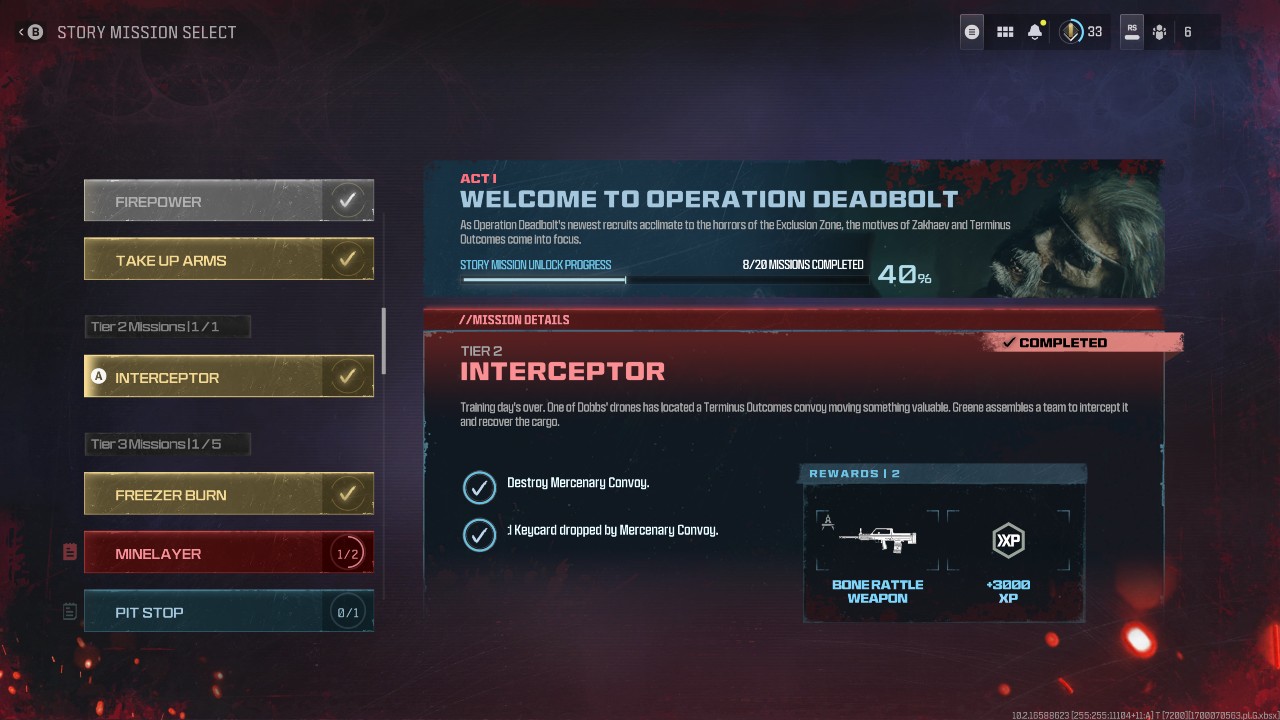Click the checkmark on the Firepower mission
1280x720 pixels.
[348, 199]
